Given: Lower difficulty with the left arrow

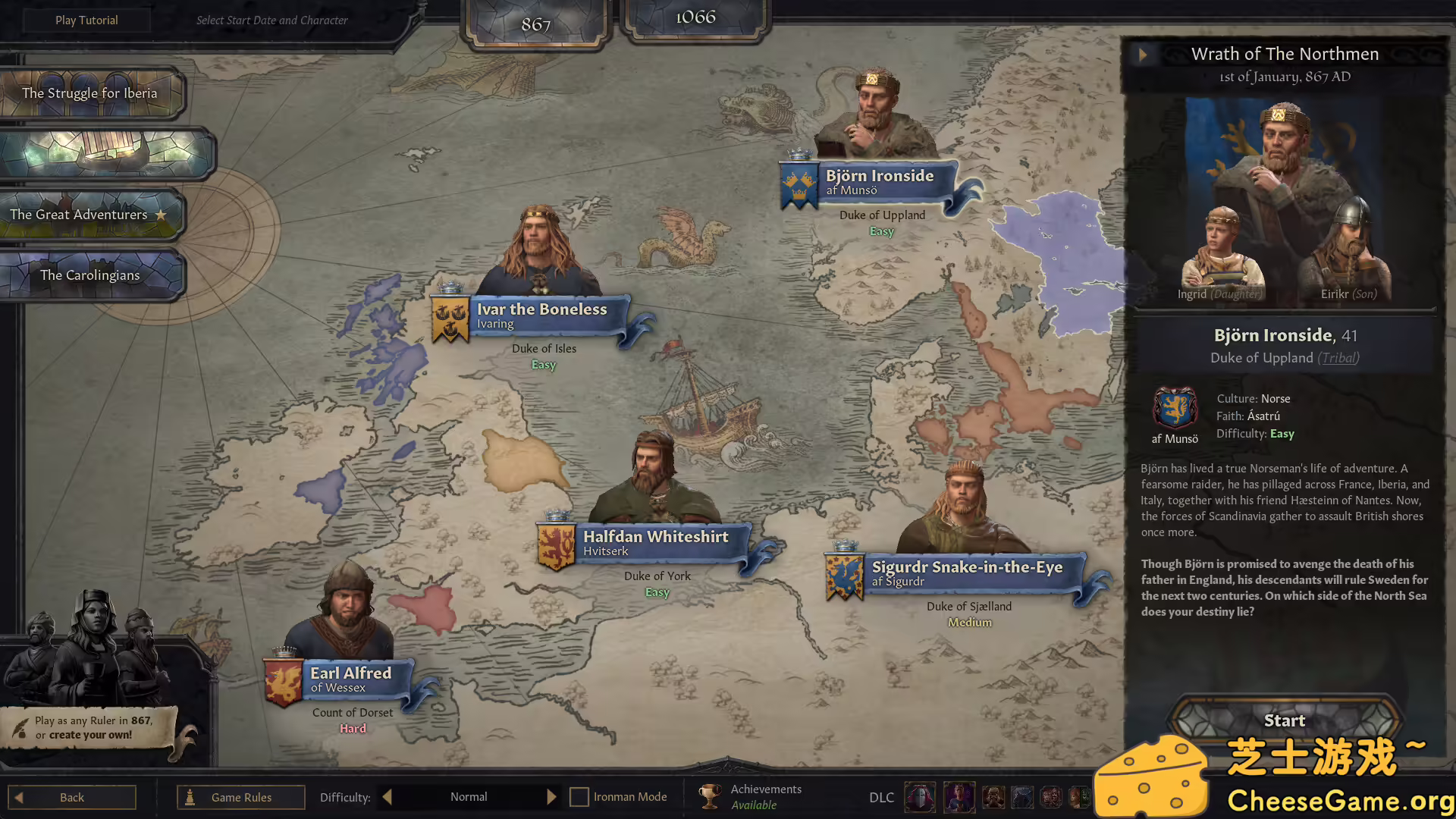Looking at the screenshot, I should click(x=388, y=797).
